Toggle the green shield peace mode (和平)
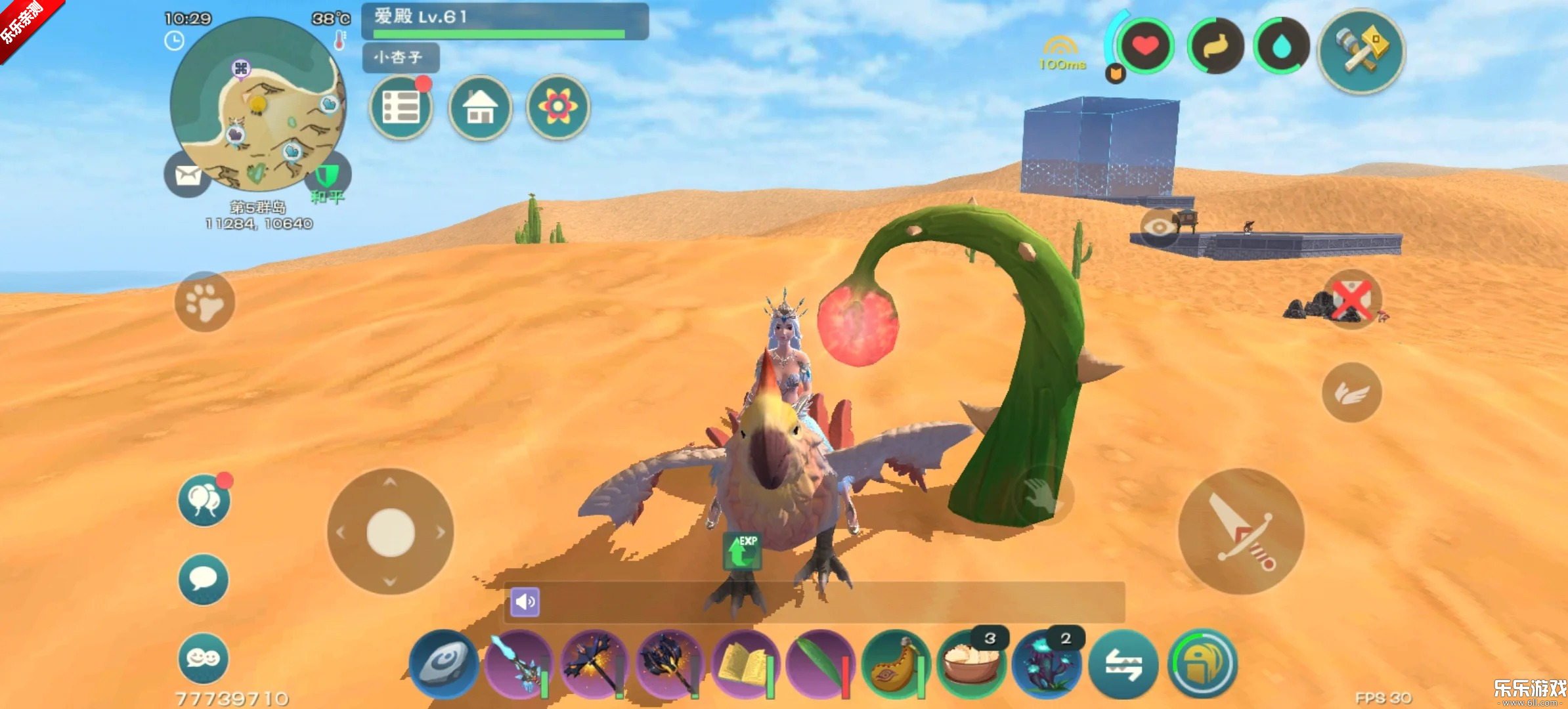Viewport: 1568px width, 709px height. click(327, 176)
